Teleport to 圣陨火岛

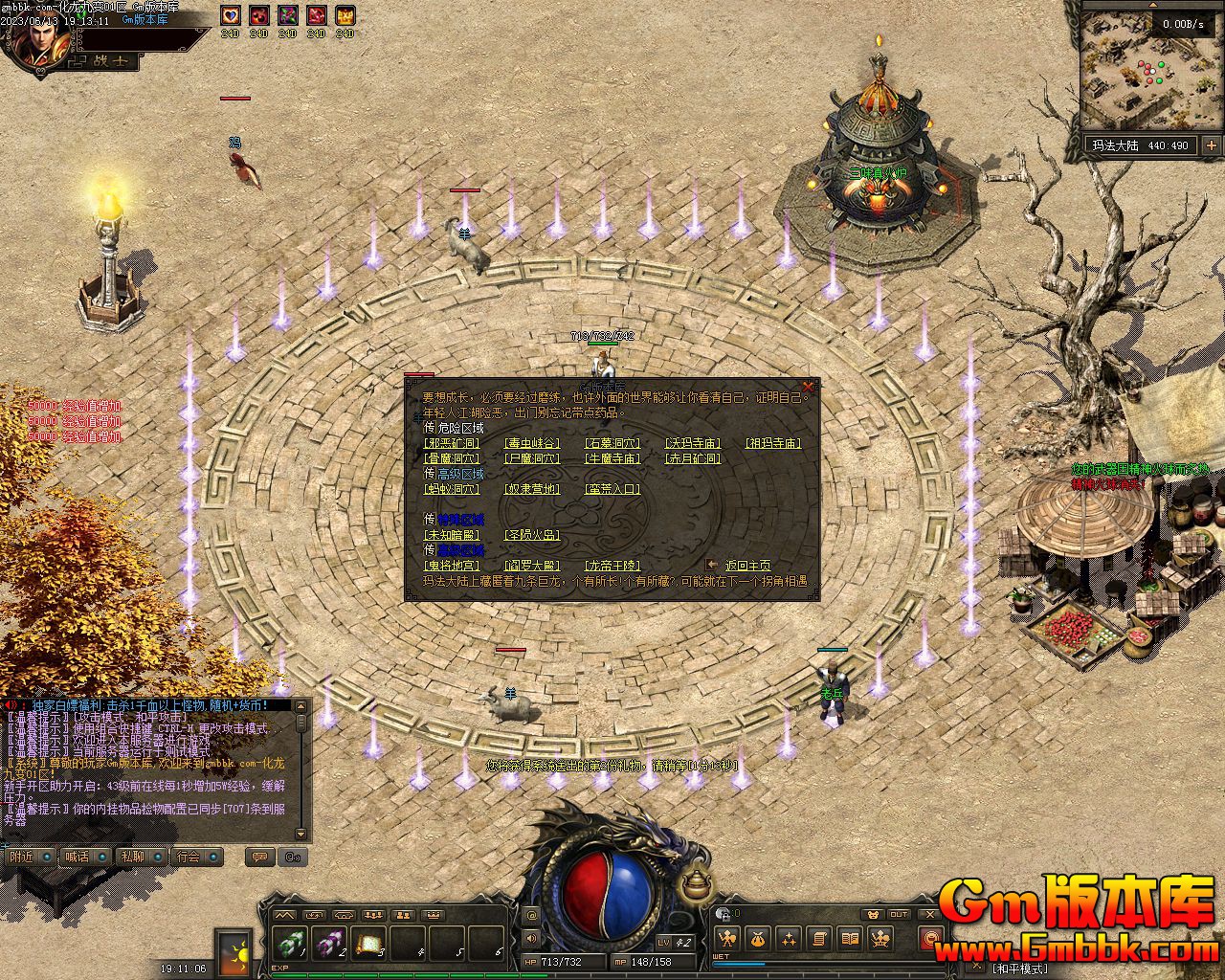click(532, 535)
